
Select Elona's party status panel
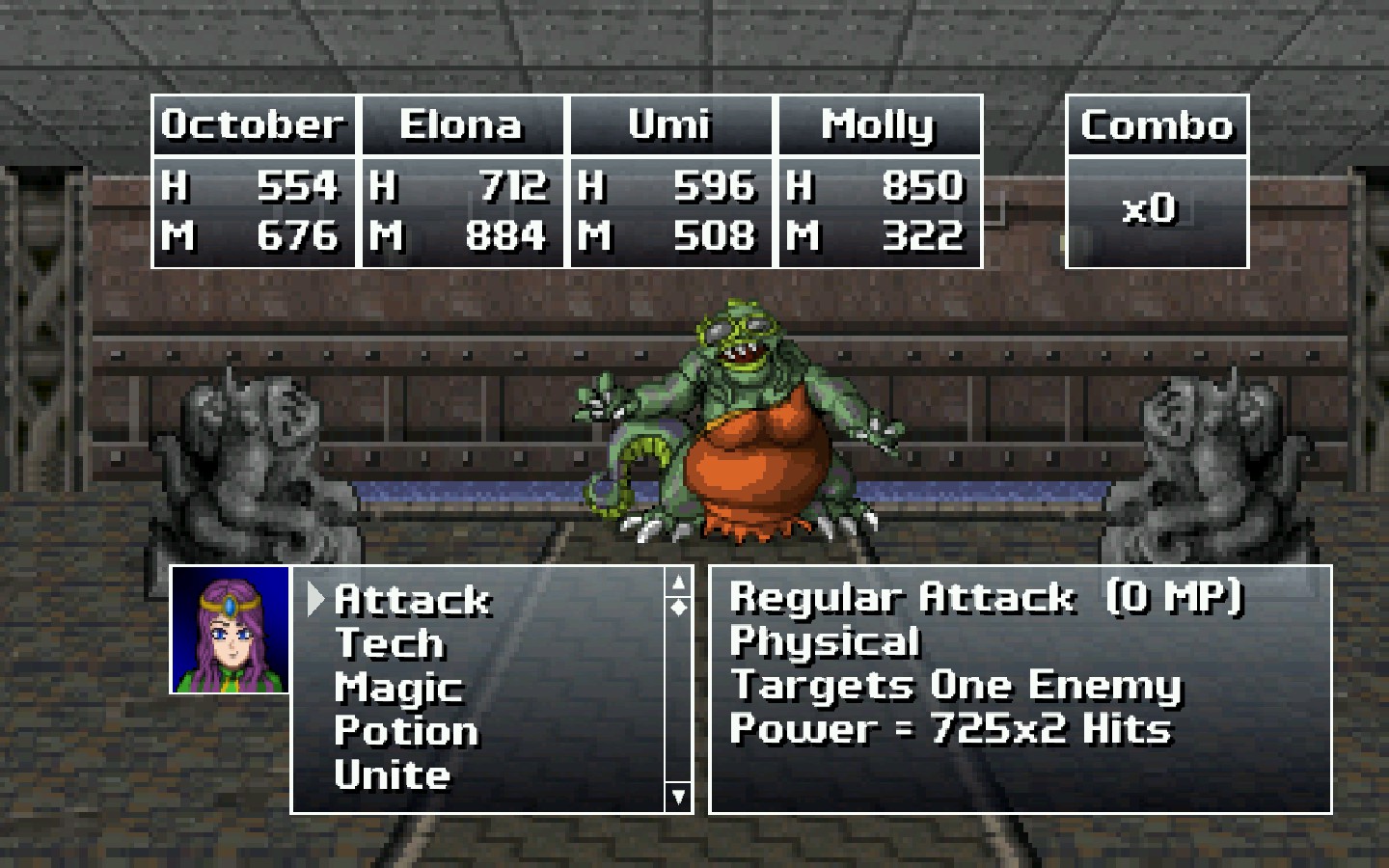(462, 181)
